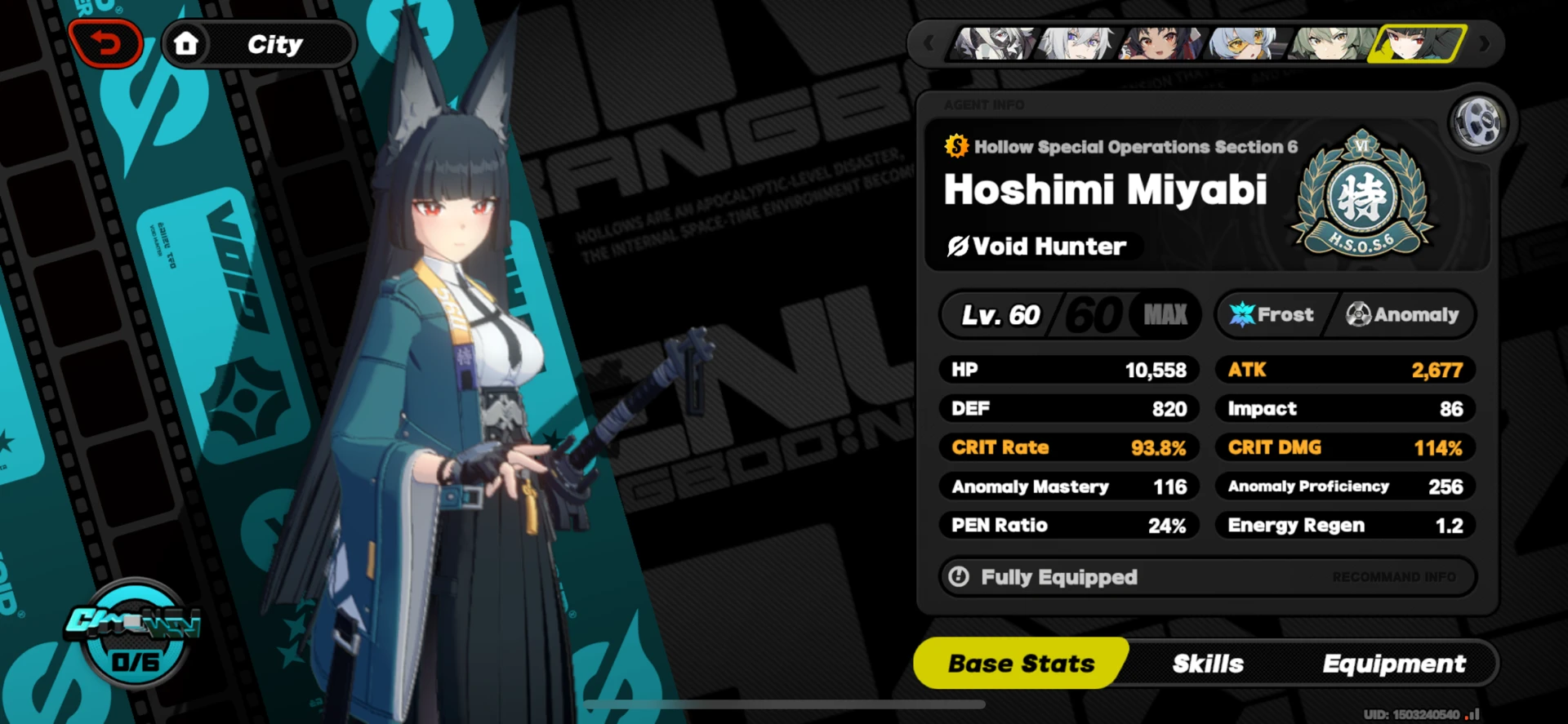Select the first agent portrait in the carousel
1568x724 pixels.
[994, 45]
